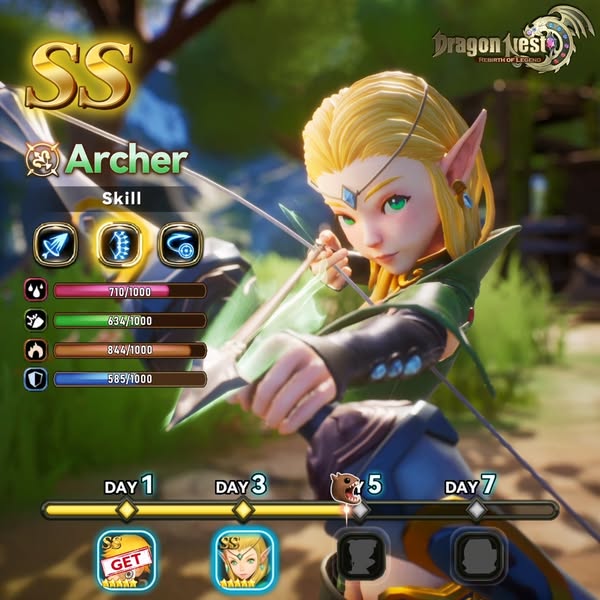This screenshot has width=600, height=600.
Task: Select the Day 3 timeline marker
Action: [x=243, y=510]
